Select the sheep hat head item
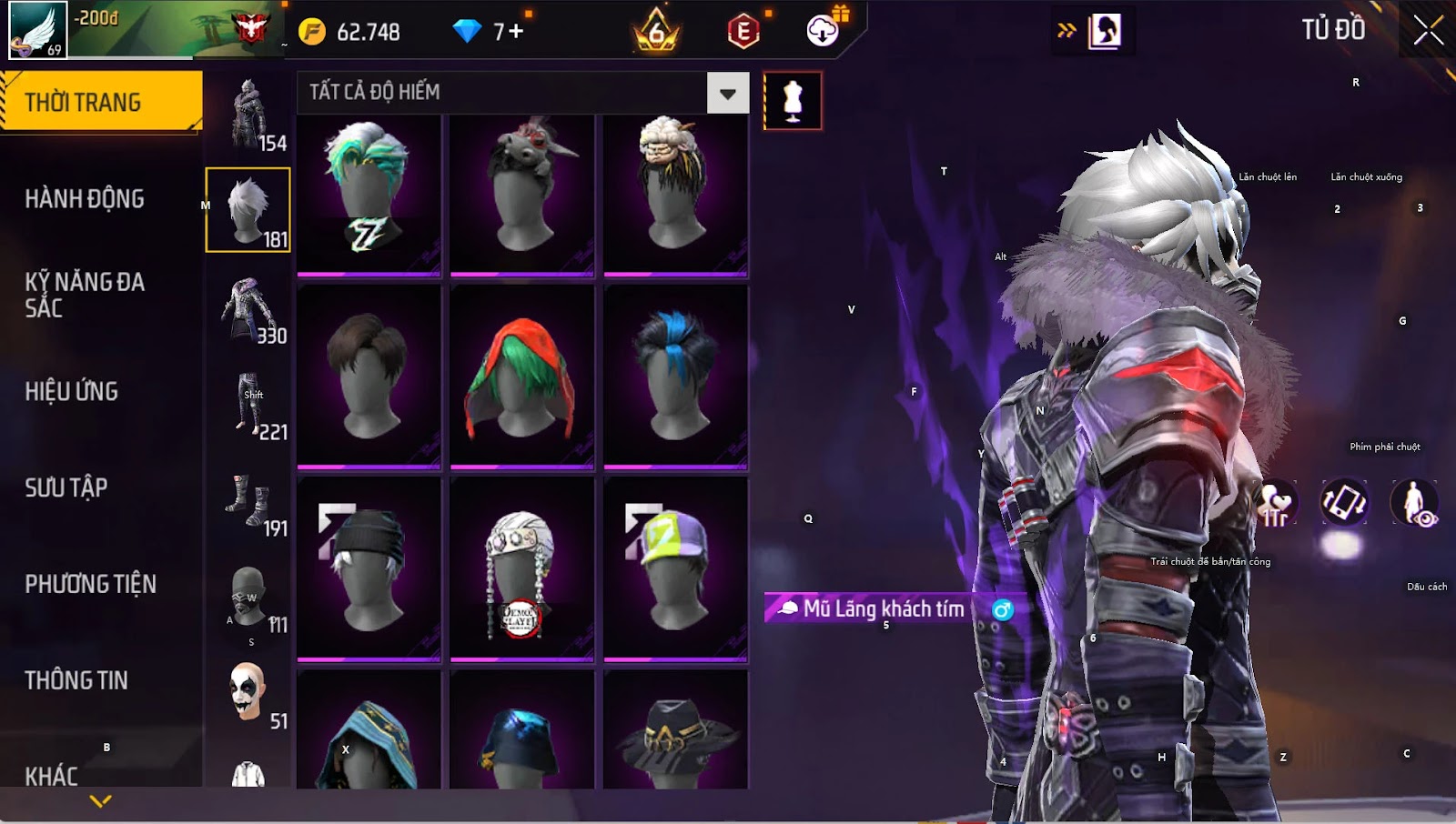 click(x=674, y=195)
